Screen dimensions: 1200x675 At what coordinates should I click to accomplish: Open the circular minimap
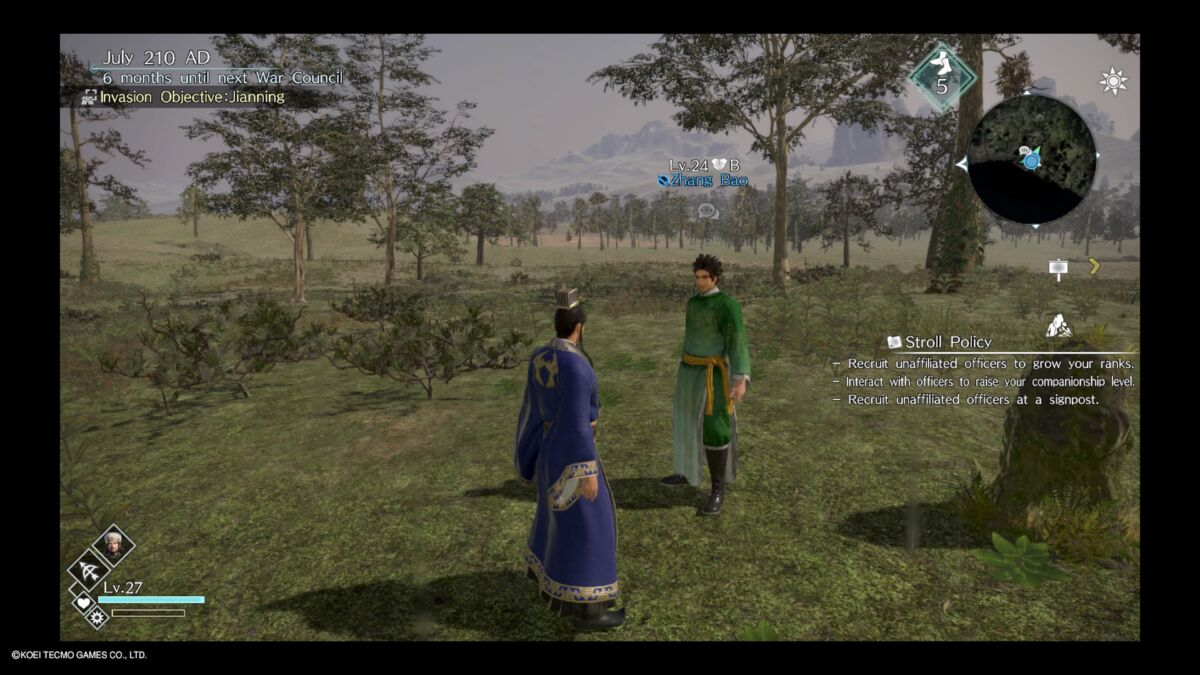tap(1031, 158)
